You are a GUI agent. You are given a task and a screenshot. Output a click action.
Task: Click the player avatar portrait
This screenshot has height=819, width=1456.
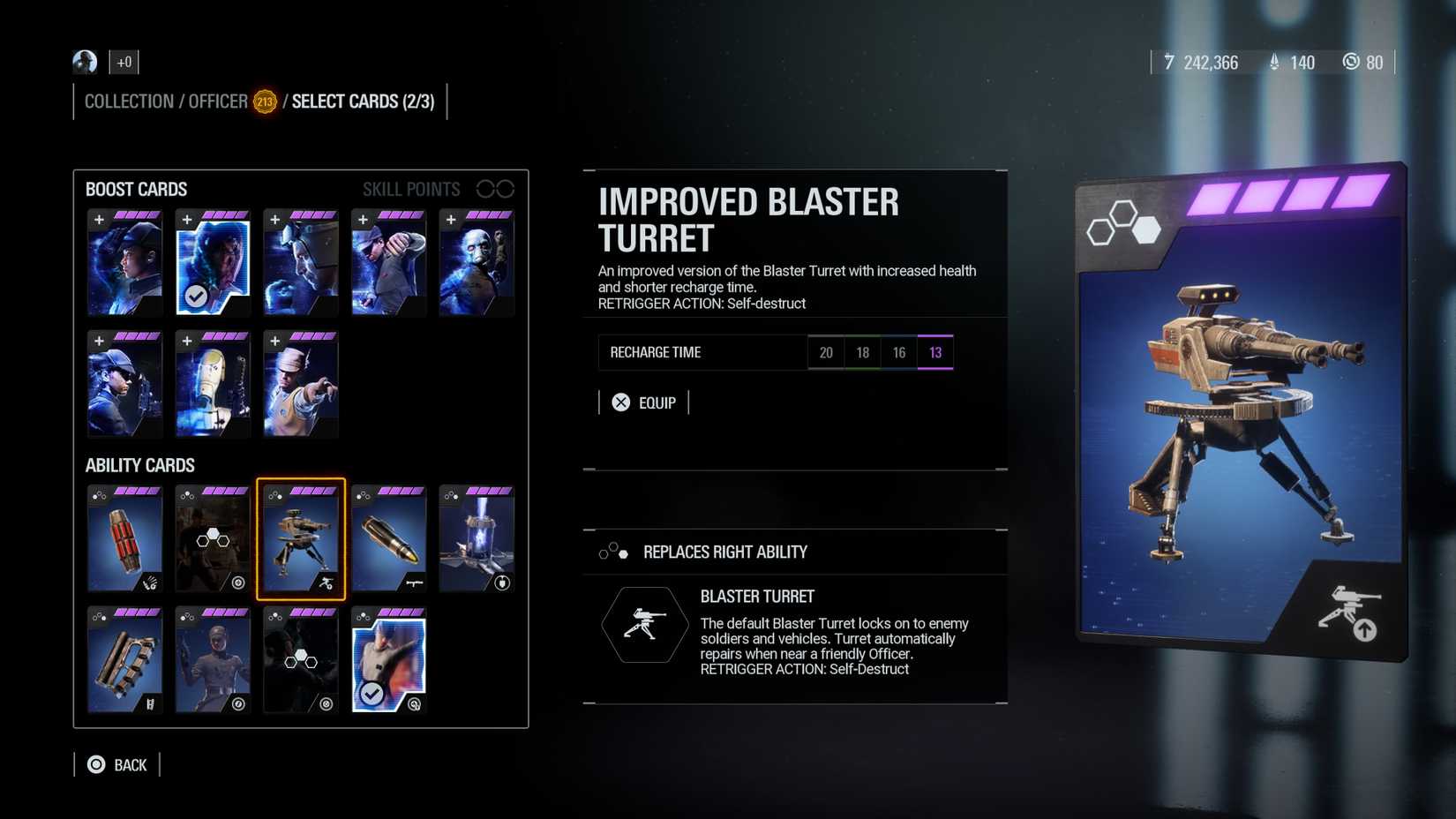click(84, 62)
